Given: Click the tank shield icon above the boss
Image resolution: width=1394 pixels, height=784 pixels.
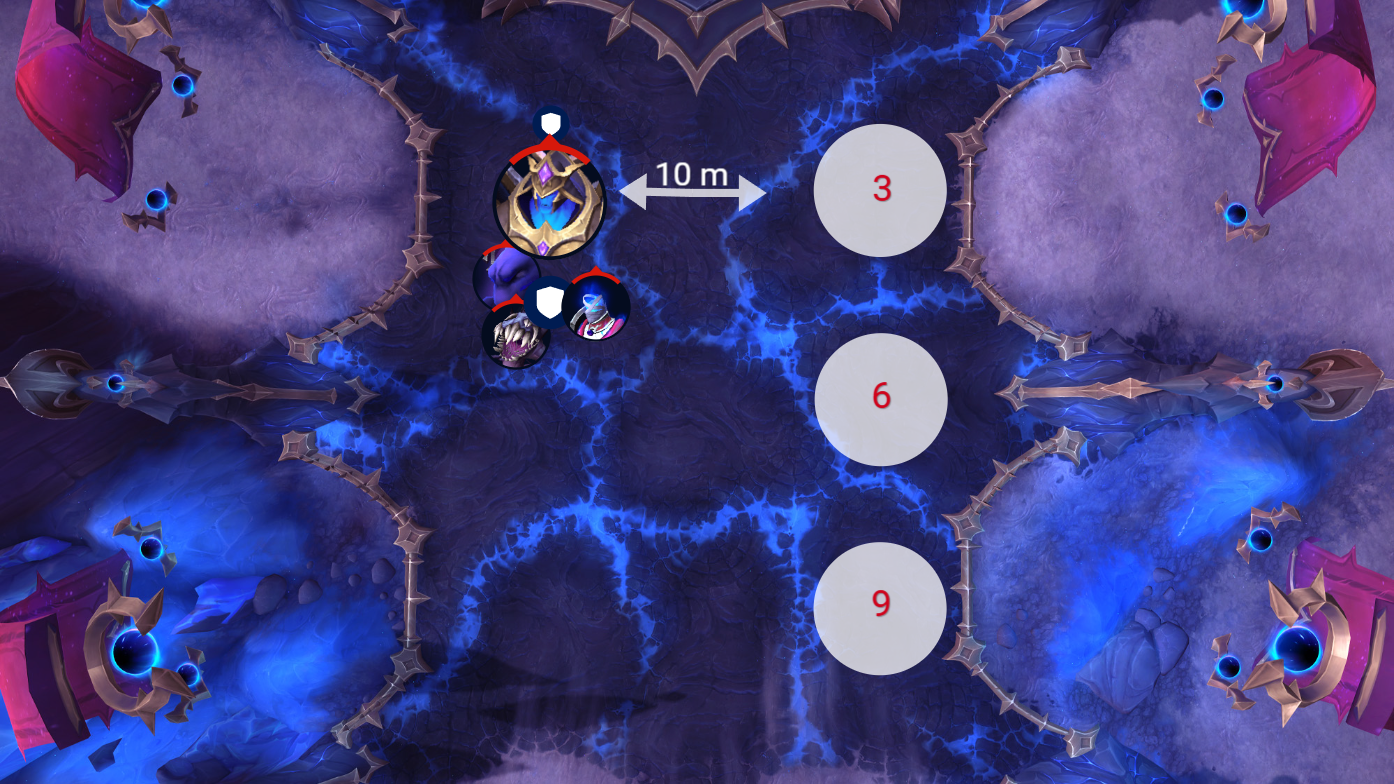Looking at the screenshot, I should (x=549, y=124).
